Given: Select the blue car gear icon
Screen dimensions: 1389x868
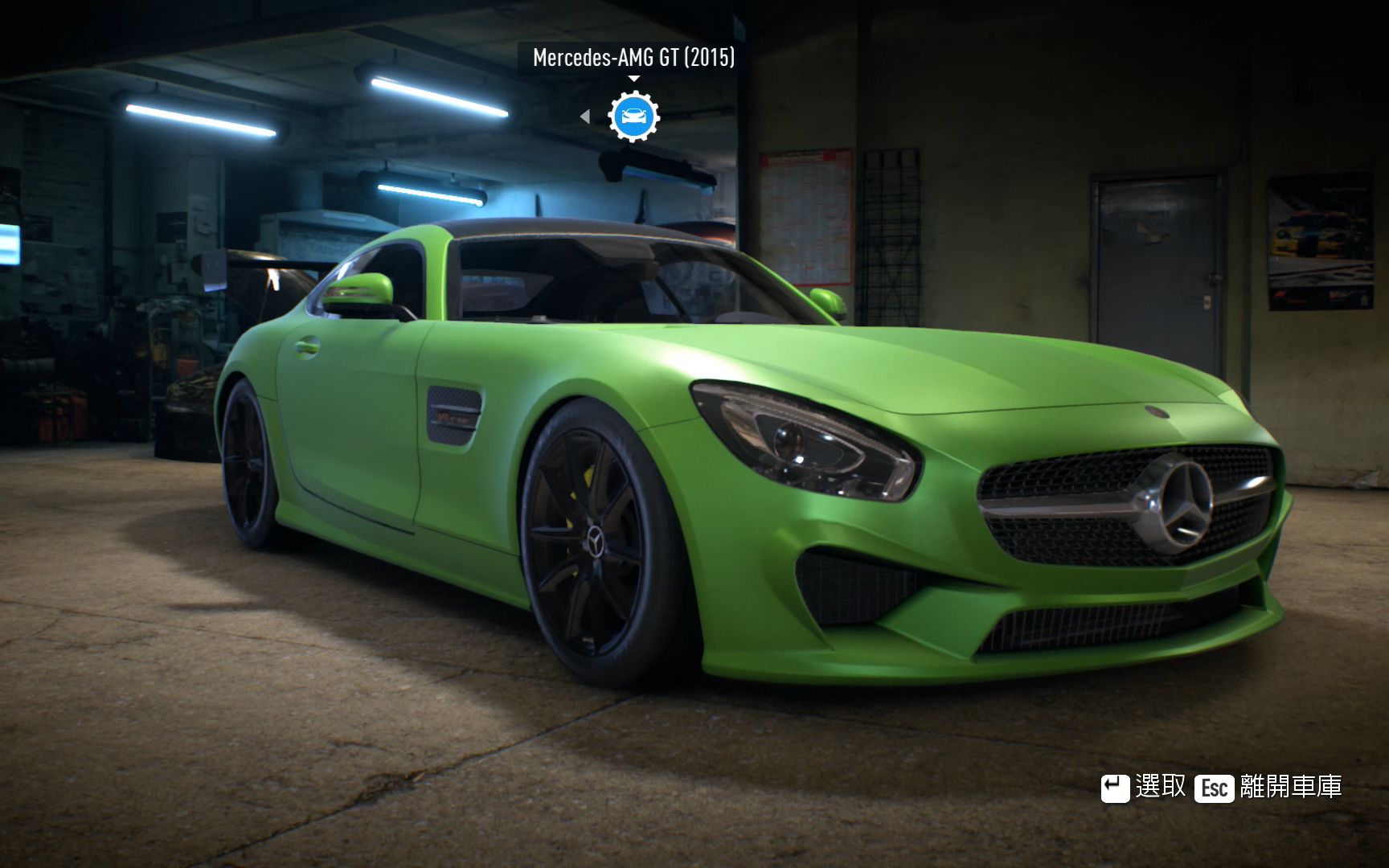Looking at the screenshot, I should click(x=633, y=117).
